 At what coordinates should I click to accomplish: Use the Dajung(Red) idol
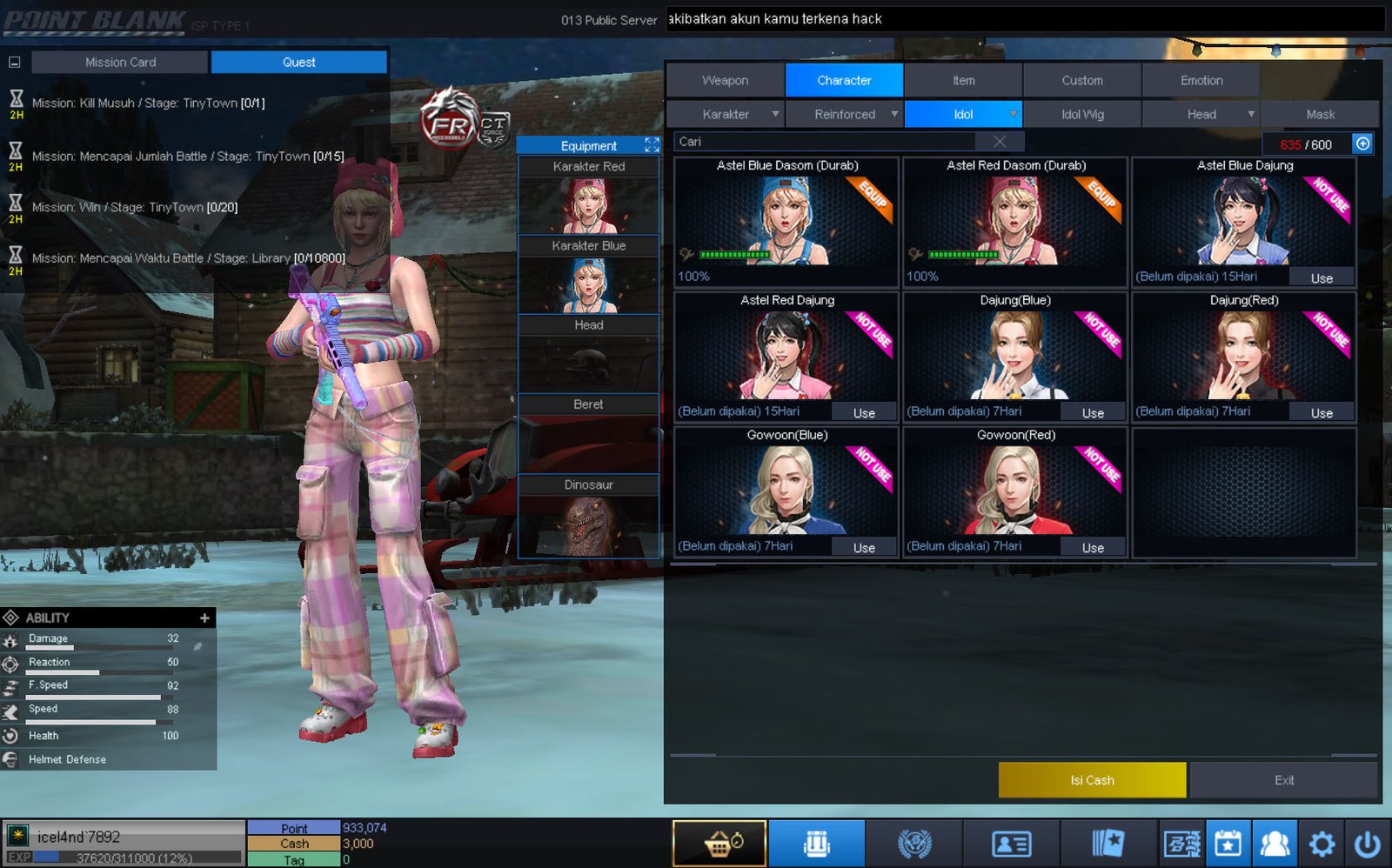tap(1322, 413)
